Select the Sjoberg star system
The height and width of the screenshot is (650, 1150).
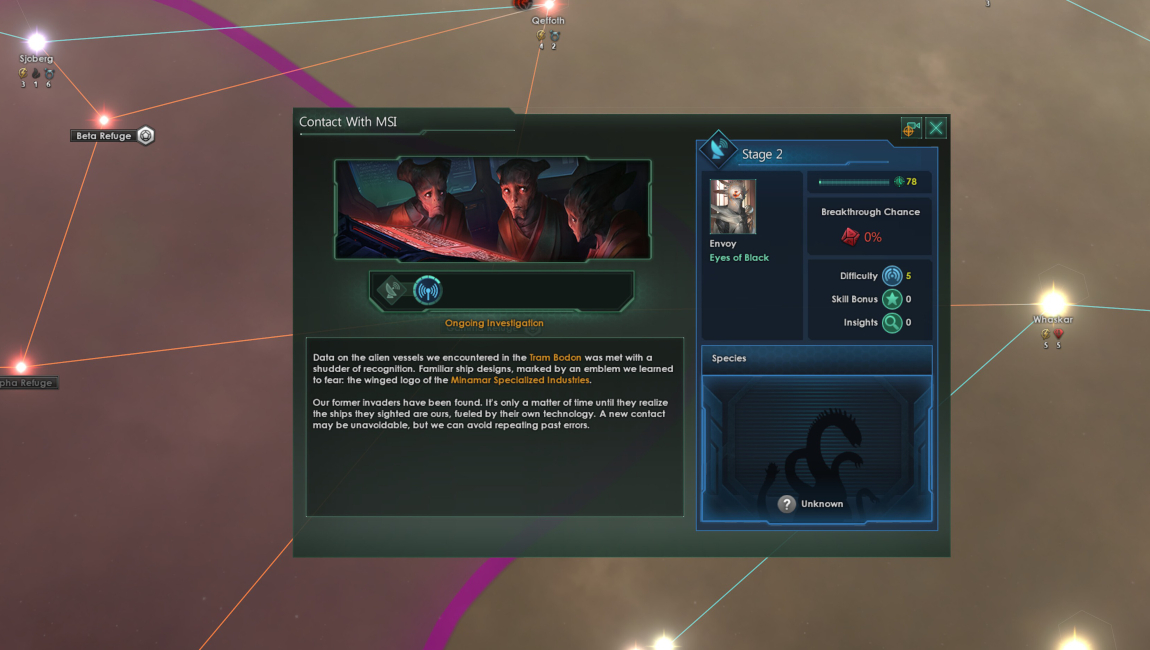(37, 42)
